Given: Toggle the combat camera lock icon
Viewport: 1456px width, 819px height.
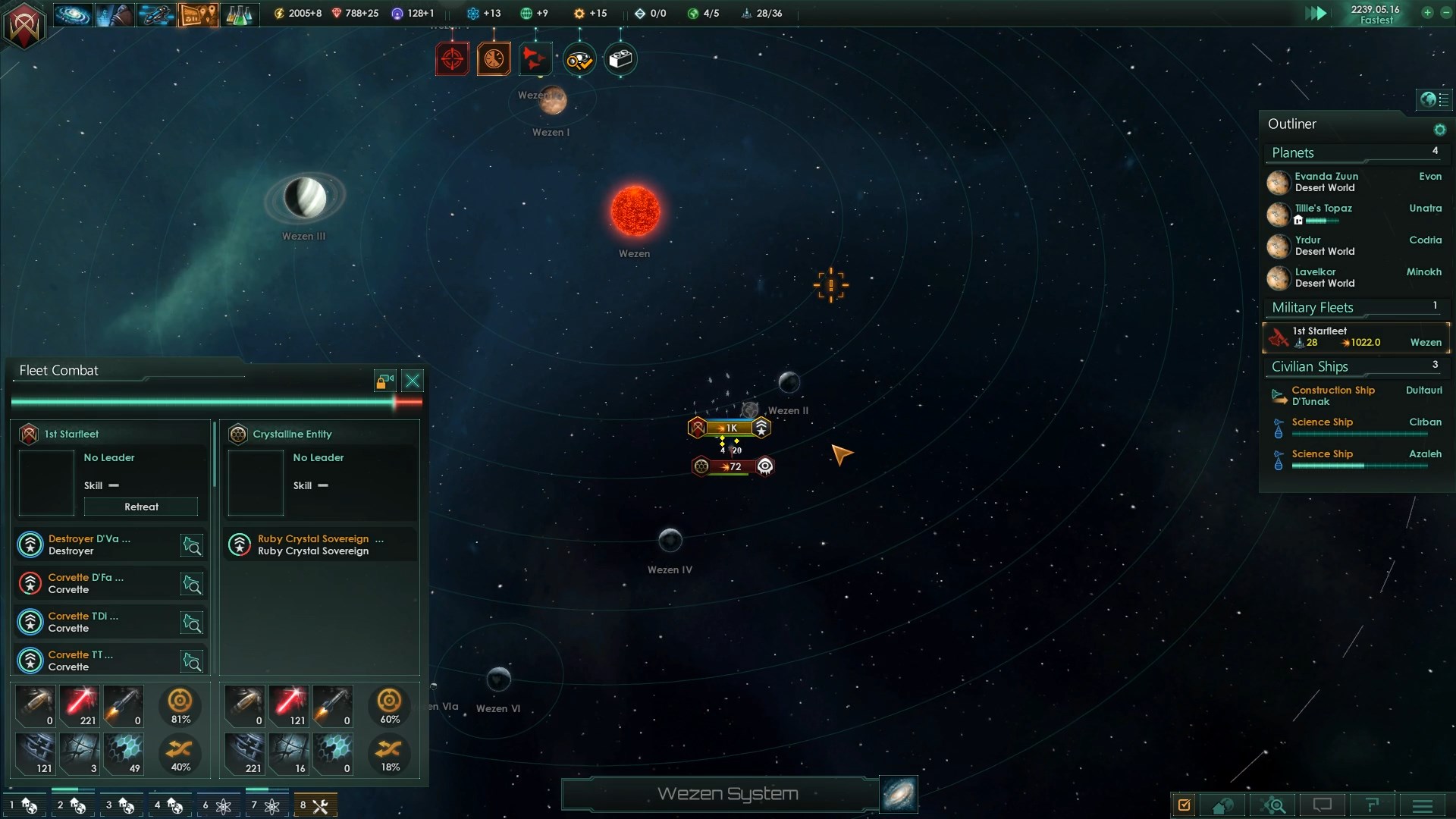Looking at the screenshot, I should tap(384, 381).
